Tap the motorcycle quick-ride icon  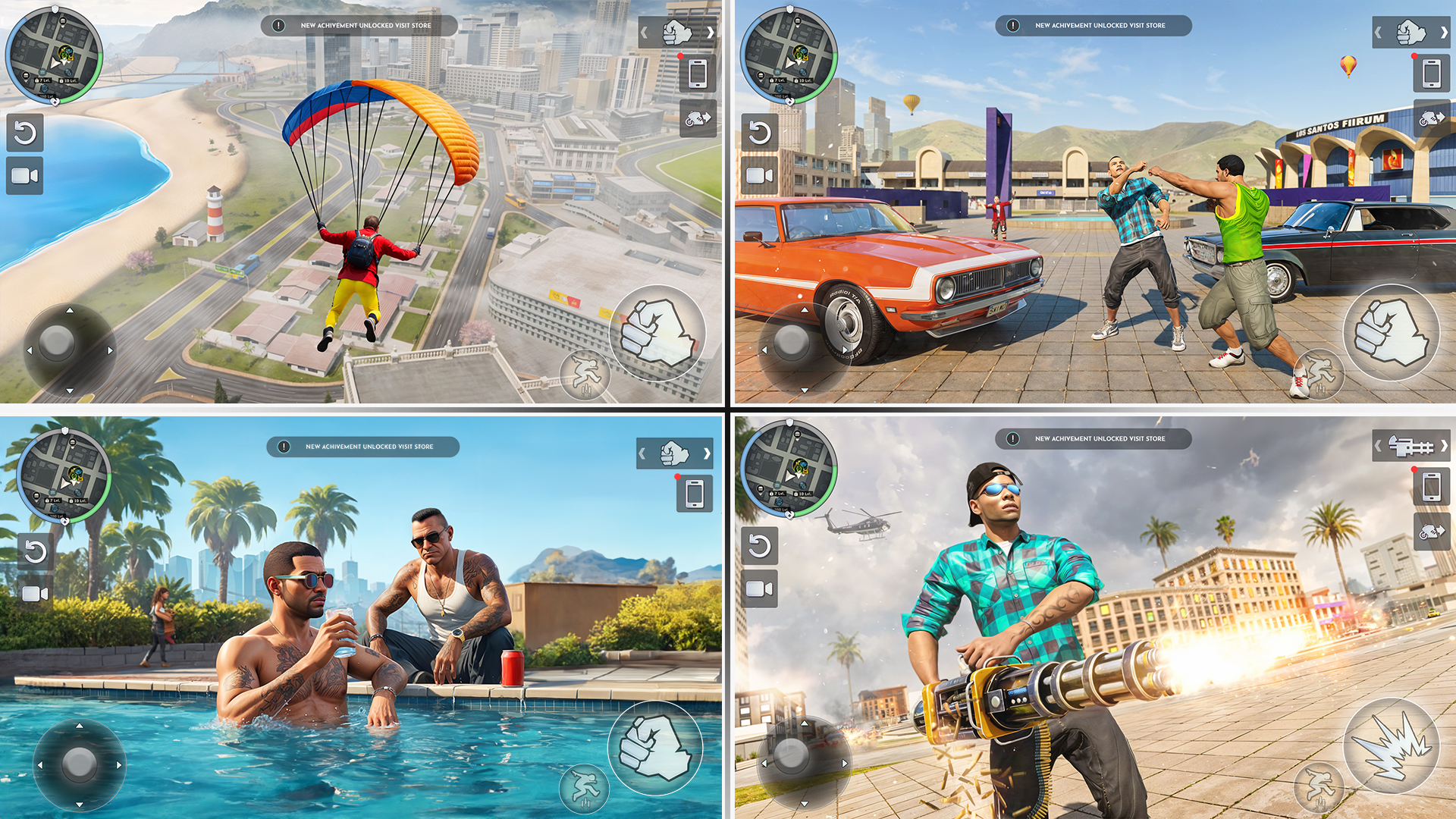[698, 120]
